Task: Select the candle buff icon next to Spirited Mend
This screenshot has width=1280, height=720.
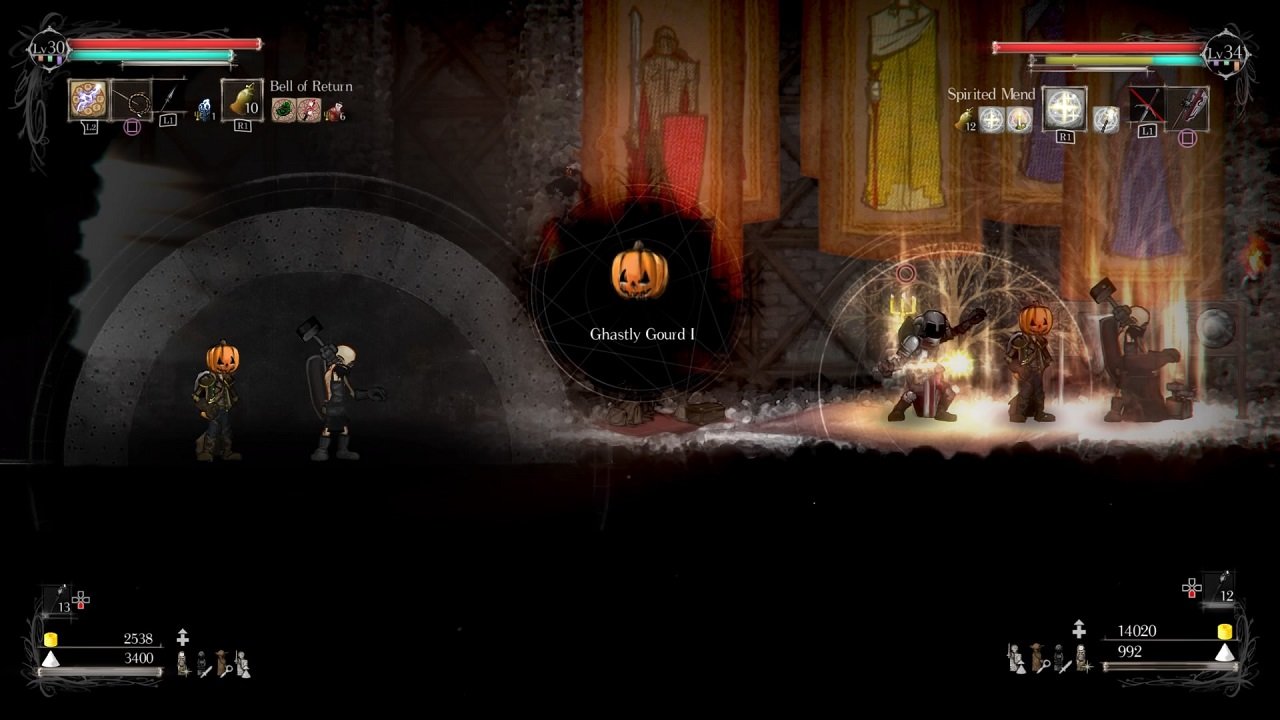Action: pyautogui.click(x=1019, y=117)
